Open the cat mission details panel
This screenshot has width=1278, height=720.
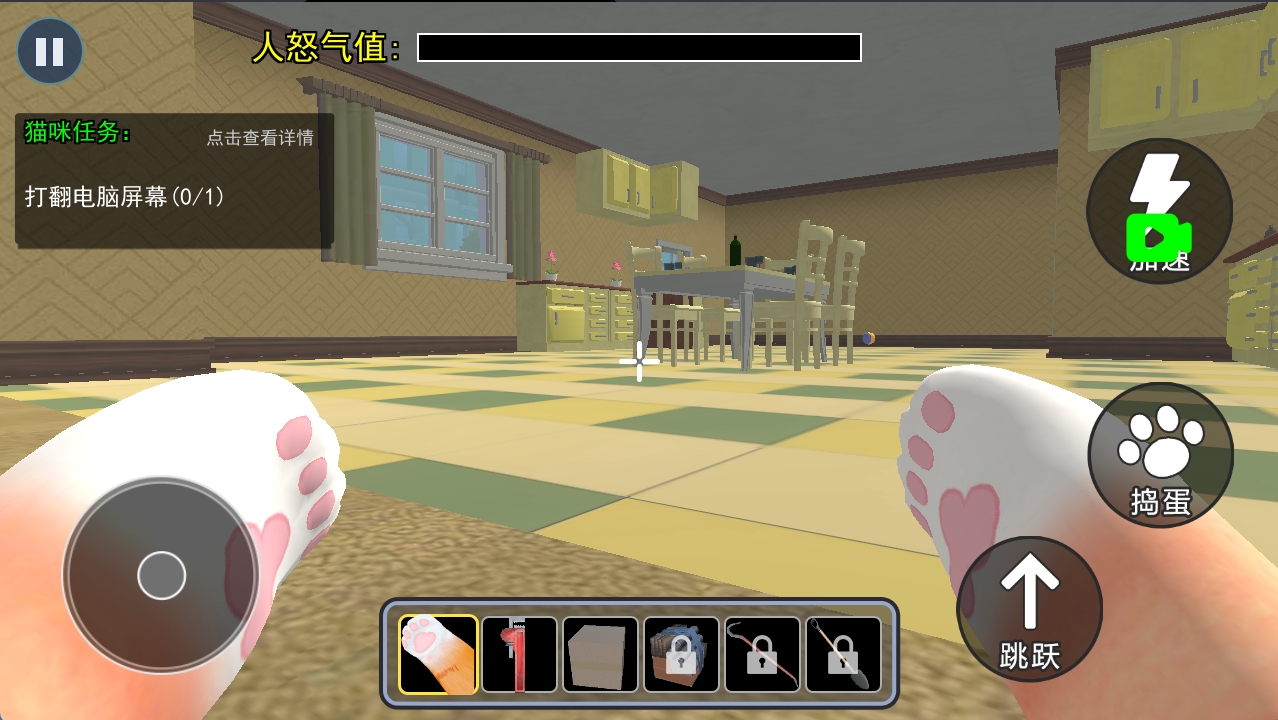260,138
